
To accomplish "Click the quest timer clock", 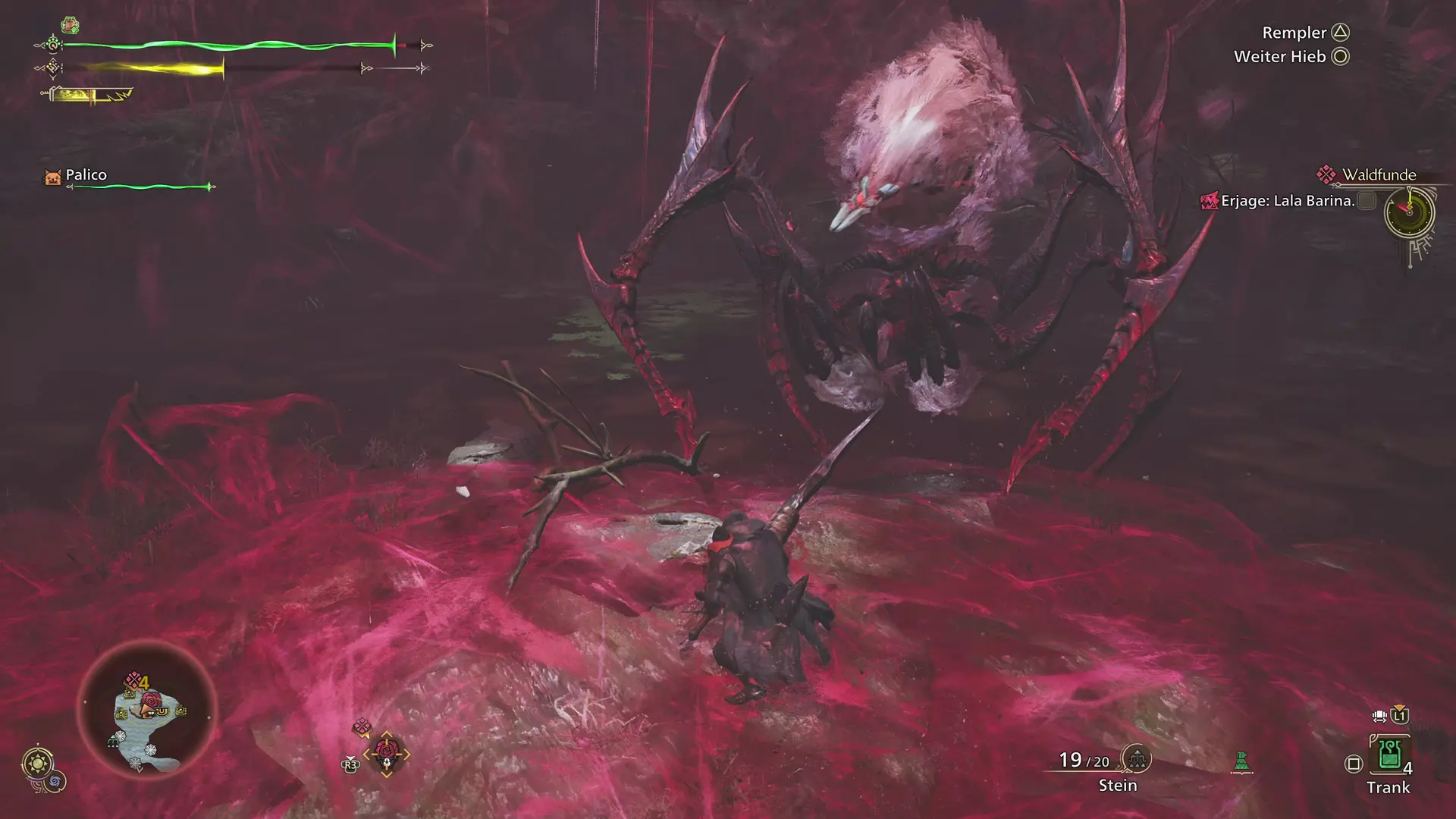I will (1409, 212).
